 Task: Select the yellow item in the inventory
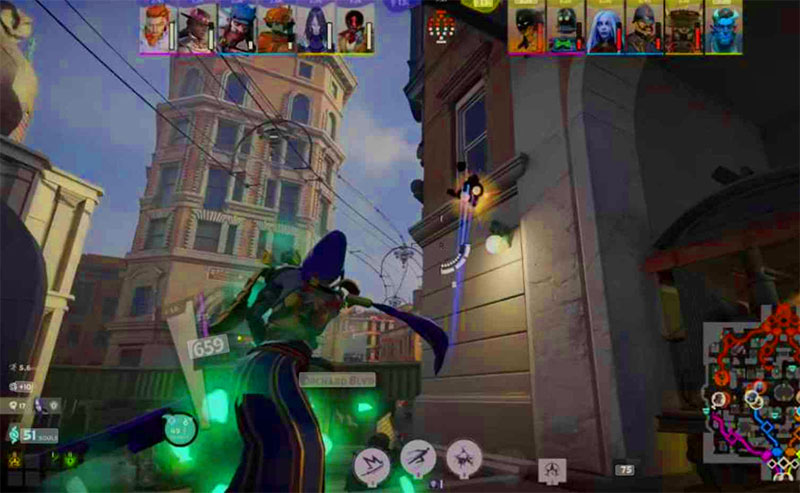pyautogui.click(x=16, y=461)
